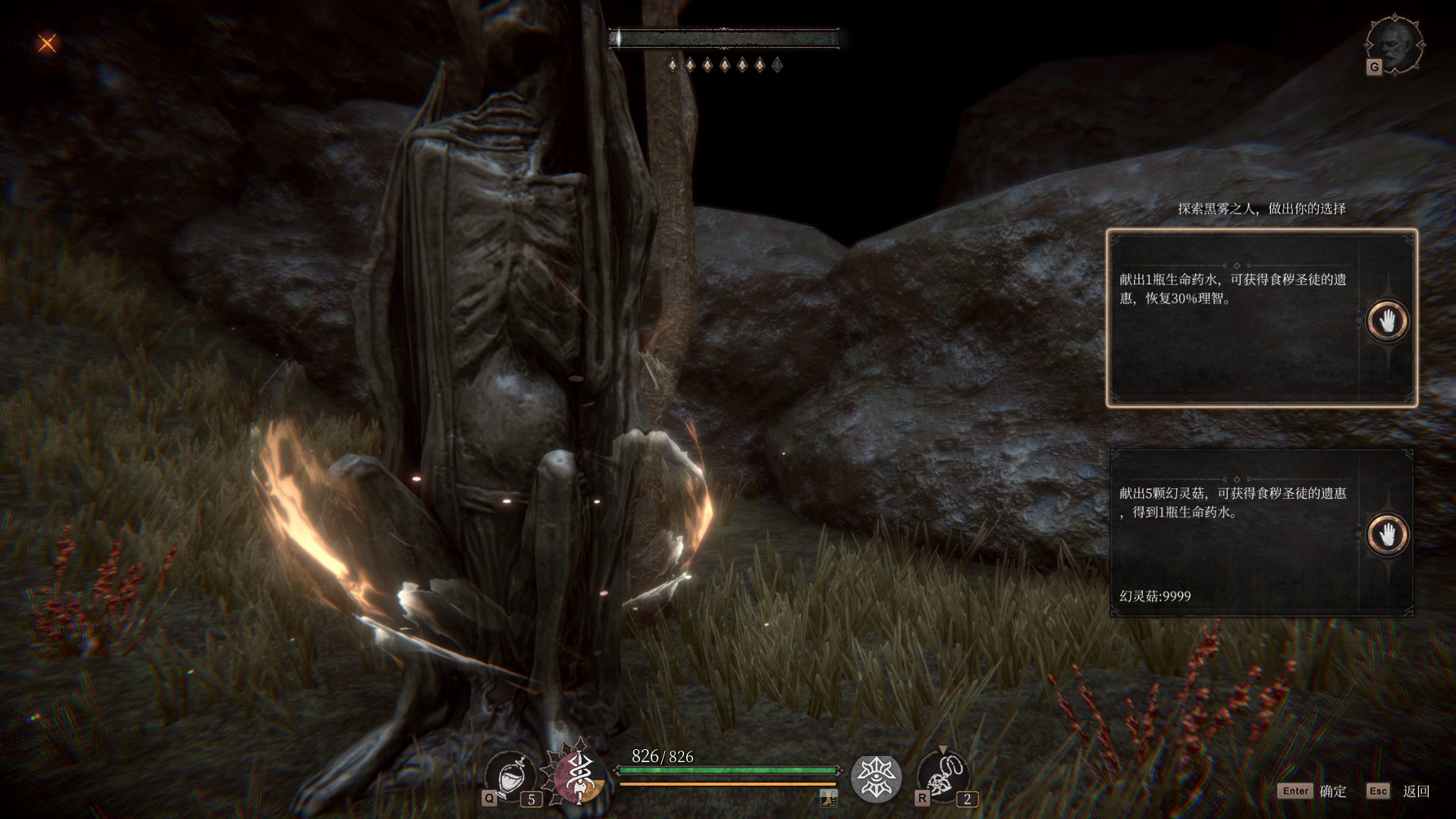
Task: Open the old man portrait icon
Action: tap(1394, 44)
